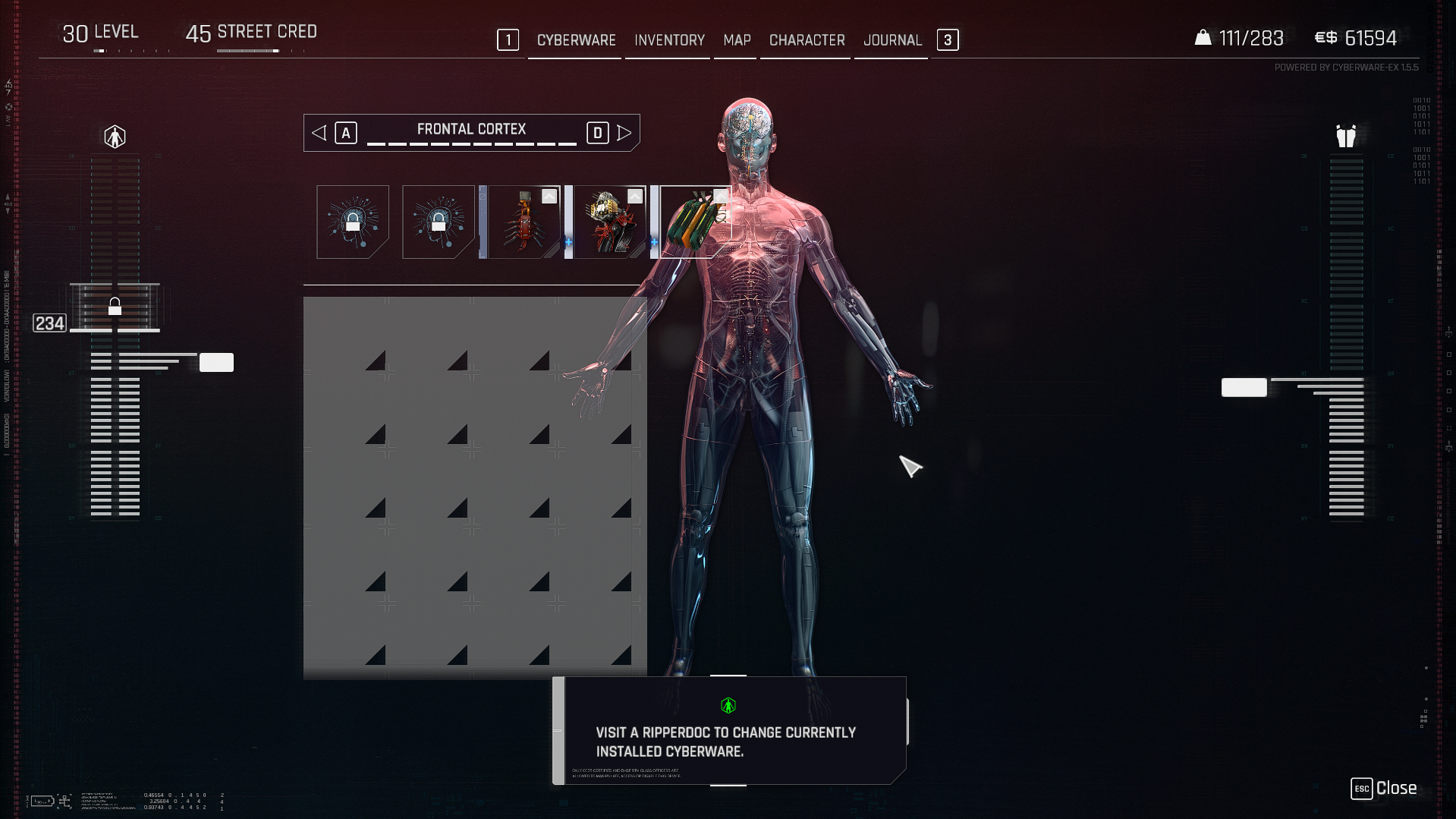Go to the Map tab
The image size is (1456, 819).
[x=737, y=40]
